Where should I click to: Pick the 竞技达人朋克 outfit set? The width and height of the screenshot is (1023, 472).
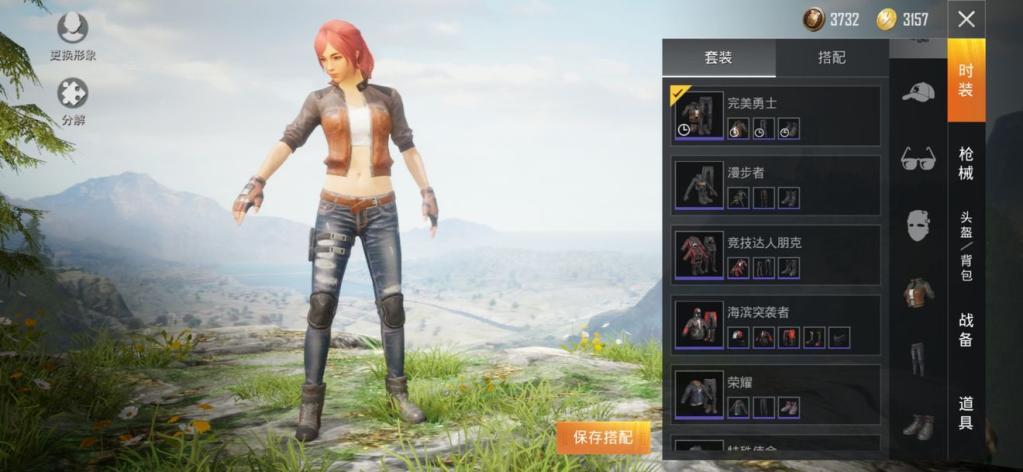point(775,255)
